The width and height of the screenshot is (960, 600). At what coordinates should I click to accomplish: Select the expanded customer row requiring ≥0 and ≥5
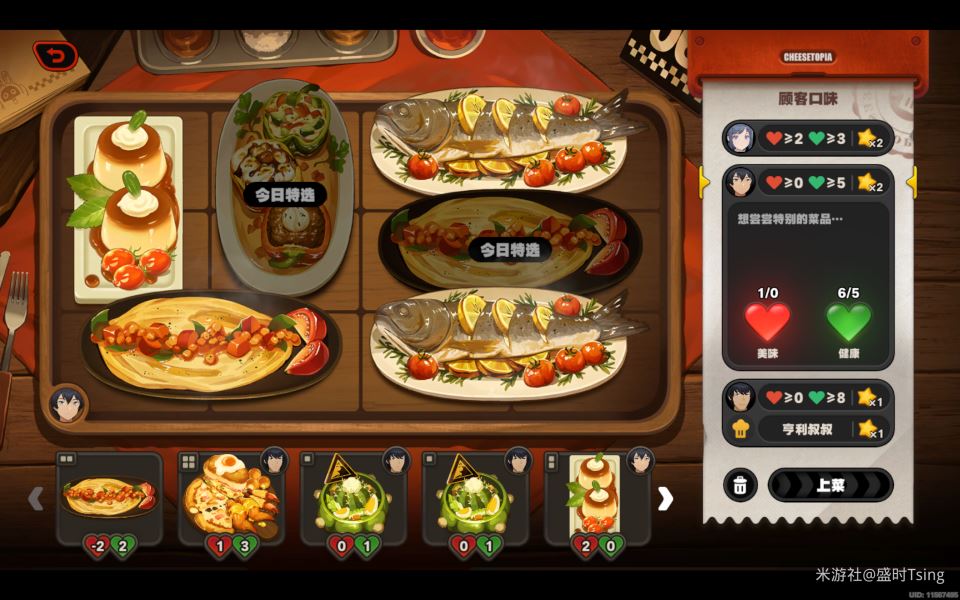(x=808, y=182)
